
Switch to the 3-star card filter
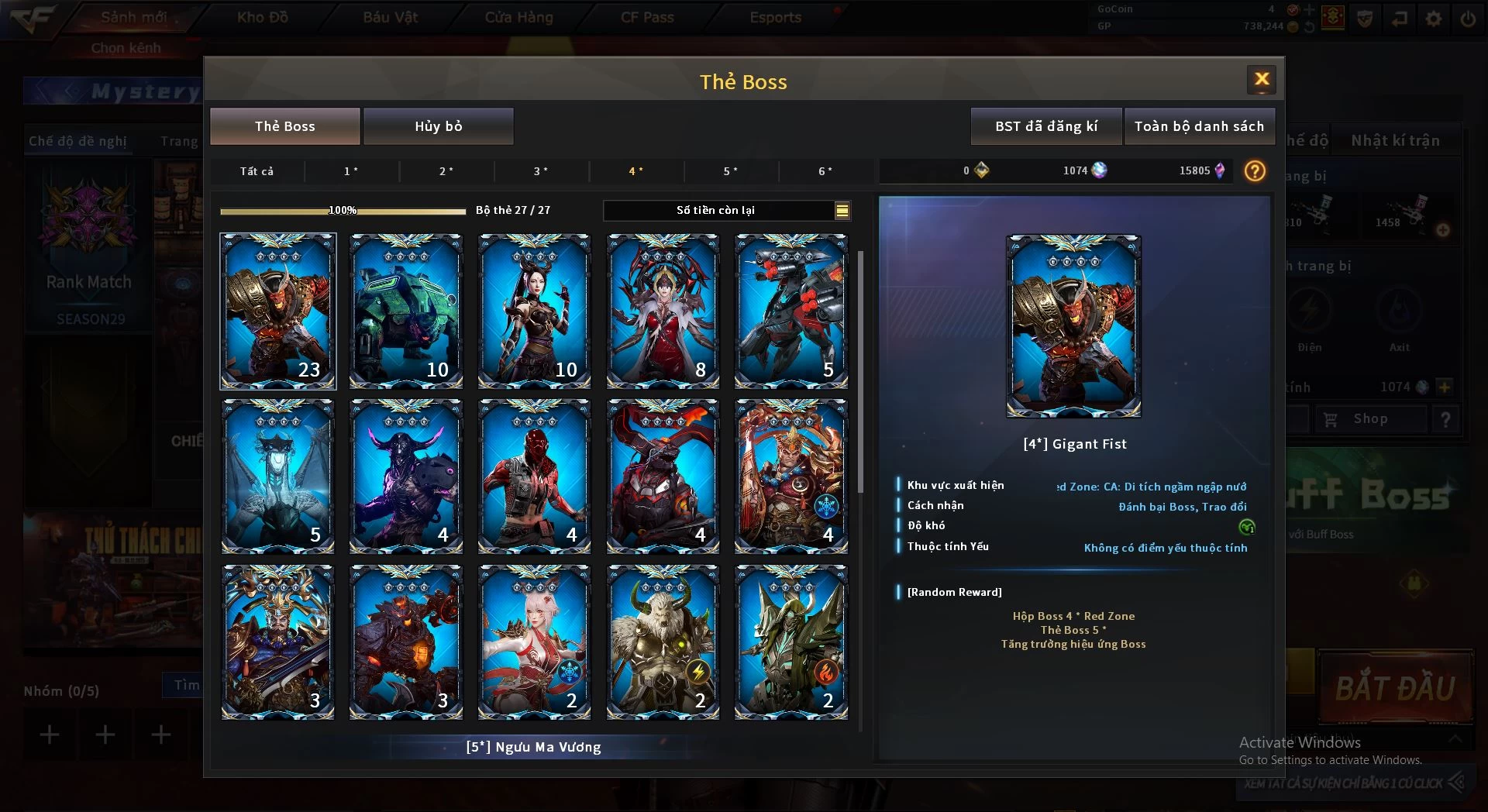click(x=541, y=171)
